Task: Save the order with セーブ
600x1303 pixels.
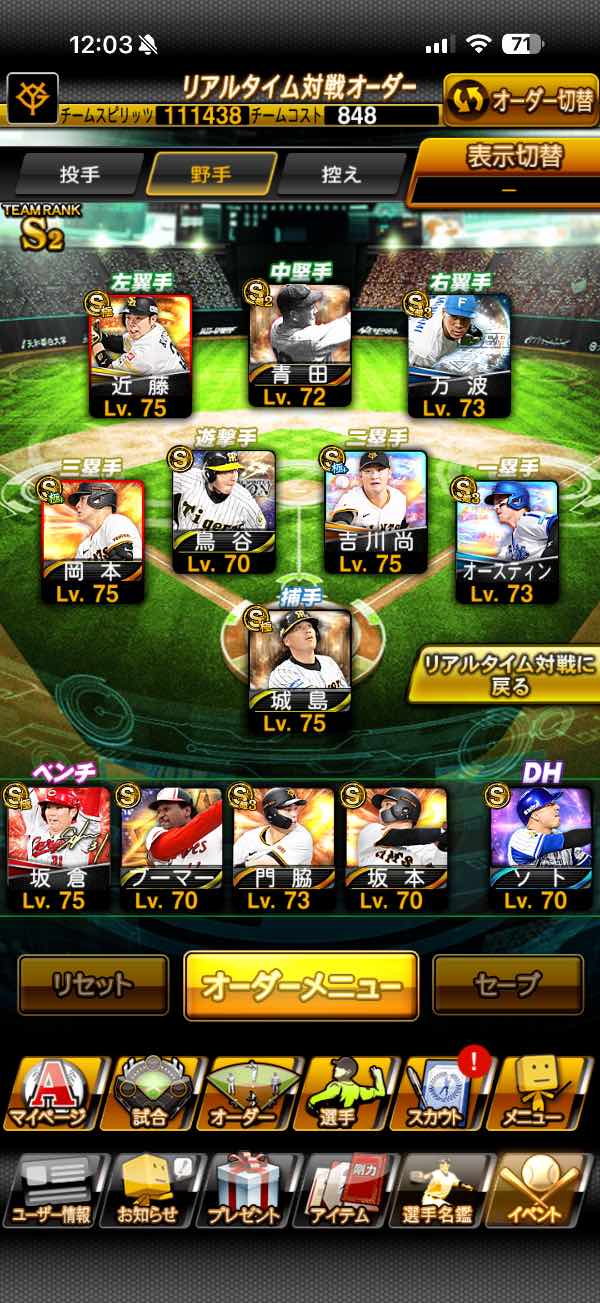Action: tap(508, 985)
